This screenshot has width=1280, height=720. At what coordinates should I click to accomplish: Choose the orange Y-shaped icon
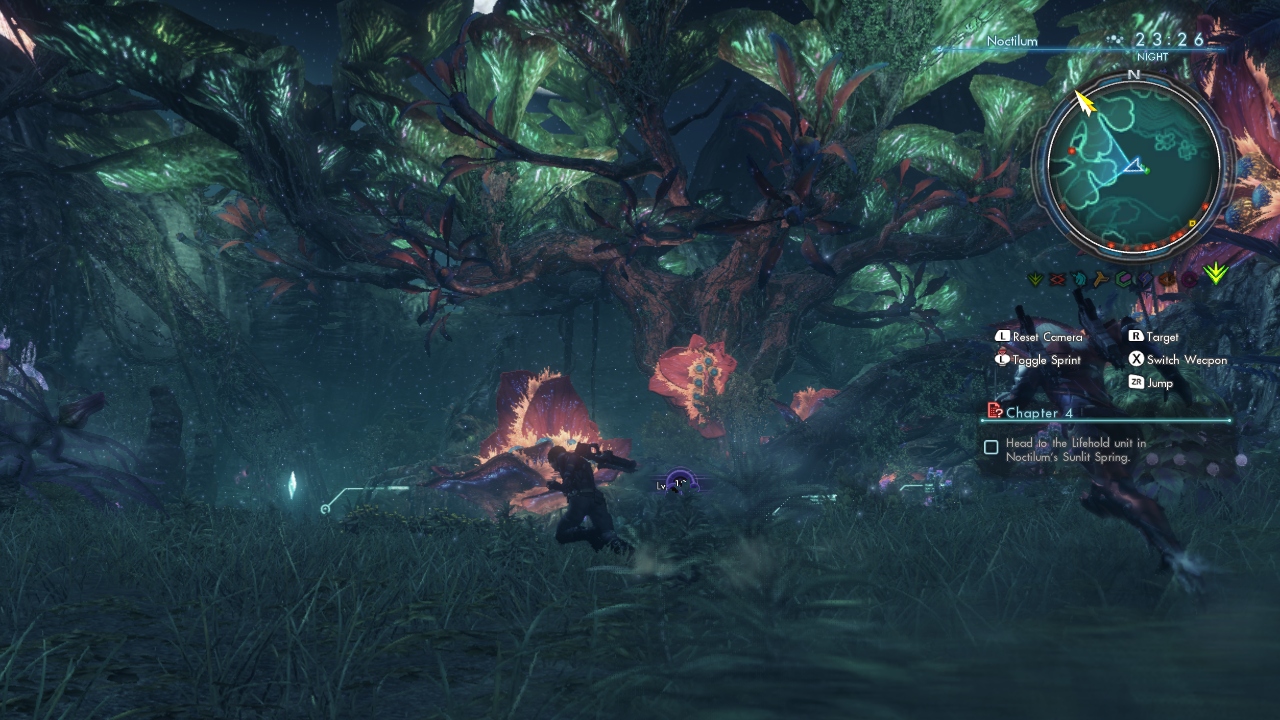(x=1101, y=280)
